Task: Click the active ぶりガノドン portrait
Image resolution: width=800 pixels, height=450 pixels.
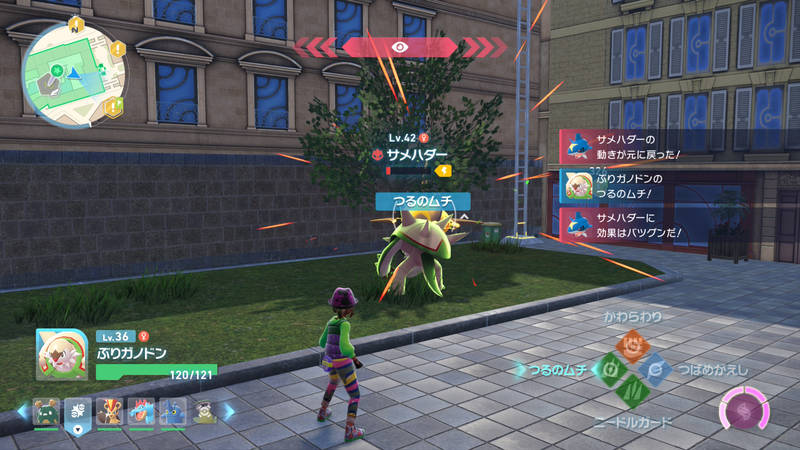Action: 61,354
